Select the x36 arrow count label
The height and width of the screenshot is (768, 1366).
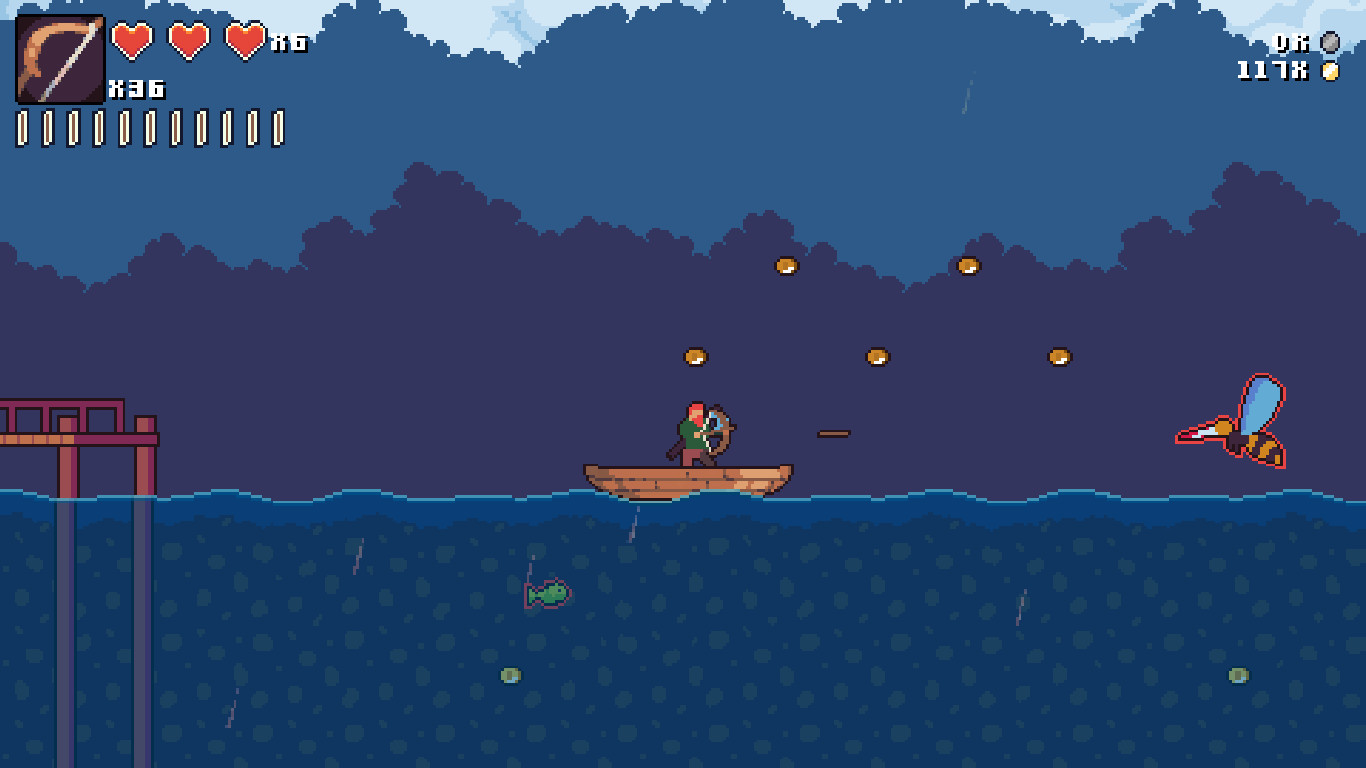tap(135, 88)
